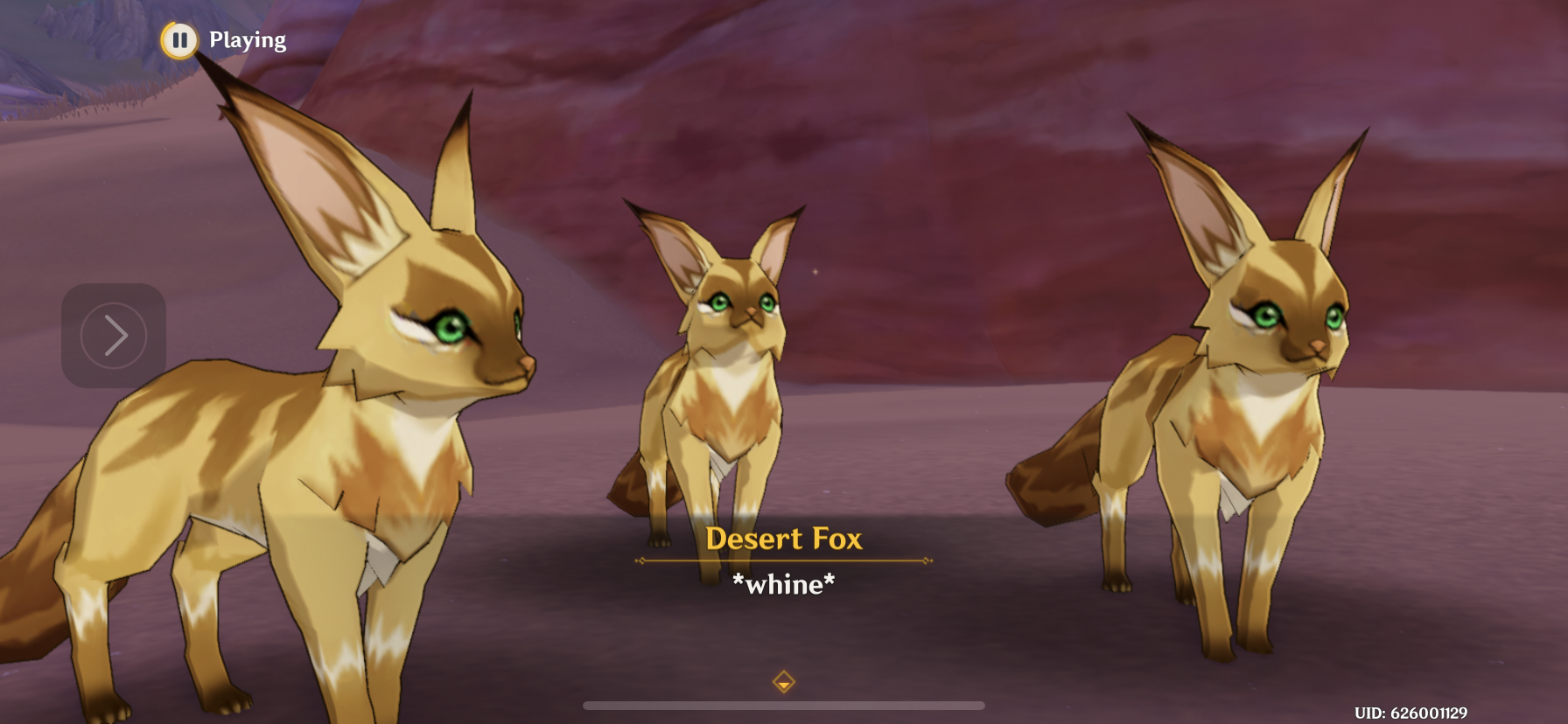Toggle cutscene playback via the Playing control
1568x724 pixels.
[179, 38]
